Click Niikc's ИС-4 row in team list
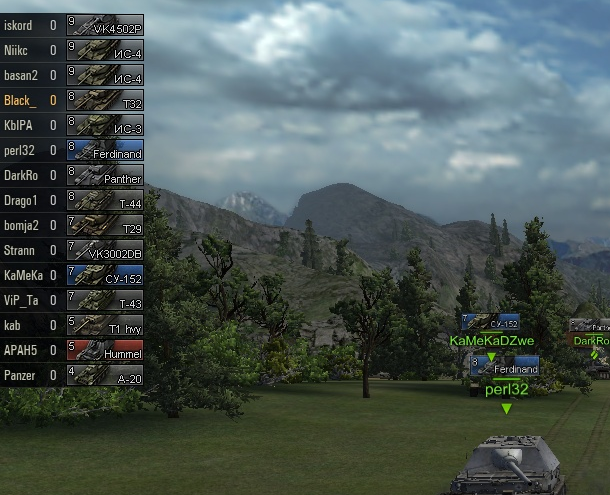Screen dimensions: 610x495 pos(72,50)
